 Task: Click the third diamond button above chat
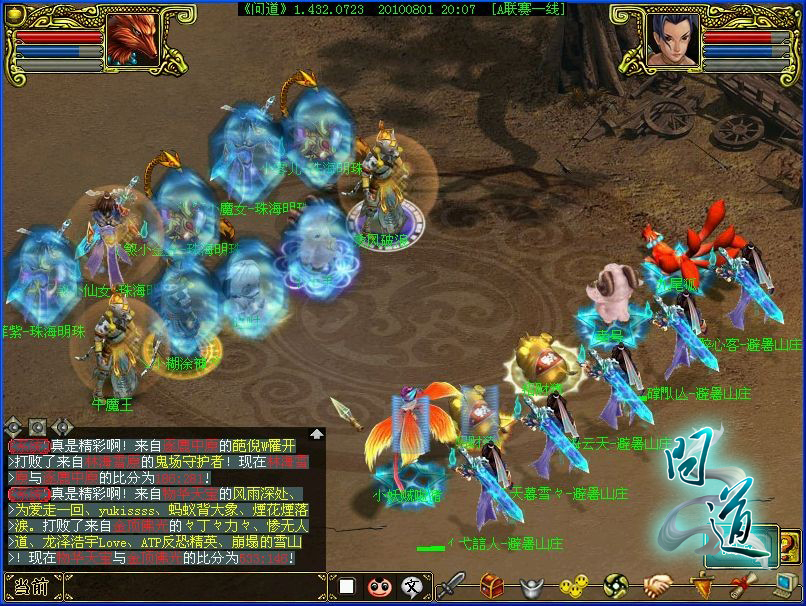[x=63, y=427]
